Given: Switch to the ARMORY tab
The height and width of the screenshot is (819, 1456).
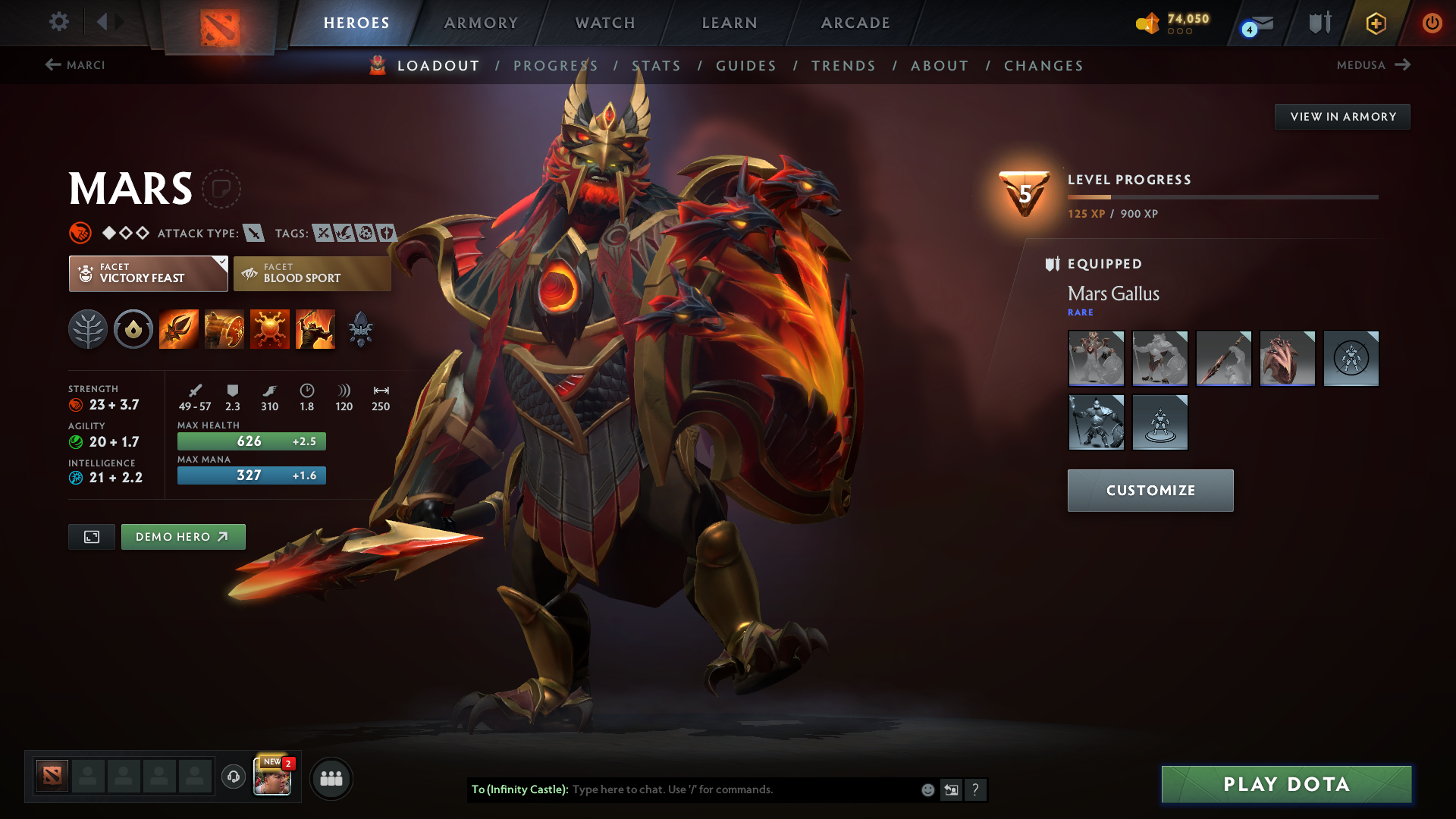Looking at the screenshot, I should pyautogui.click(x=480, y=23).
